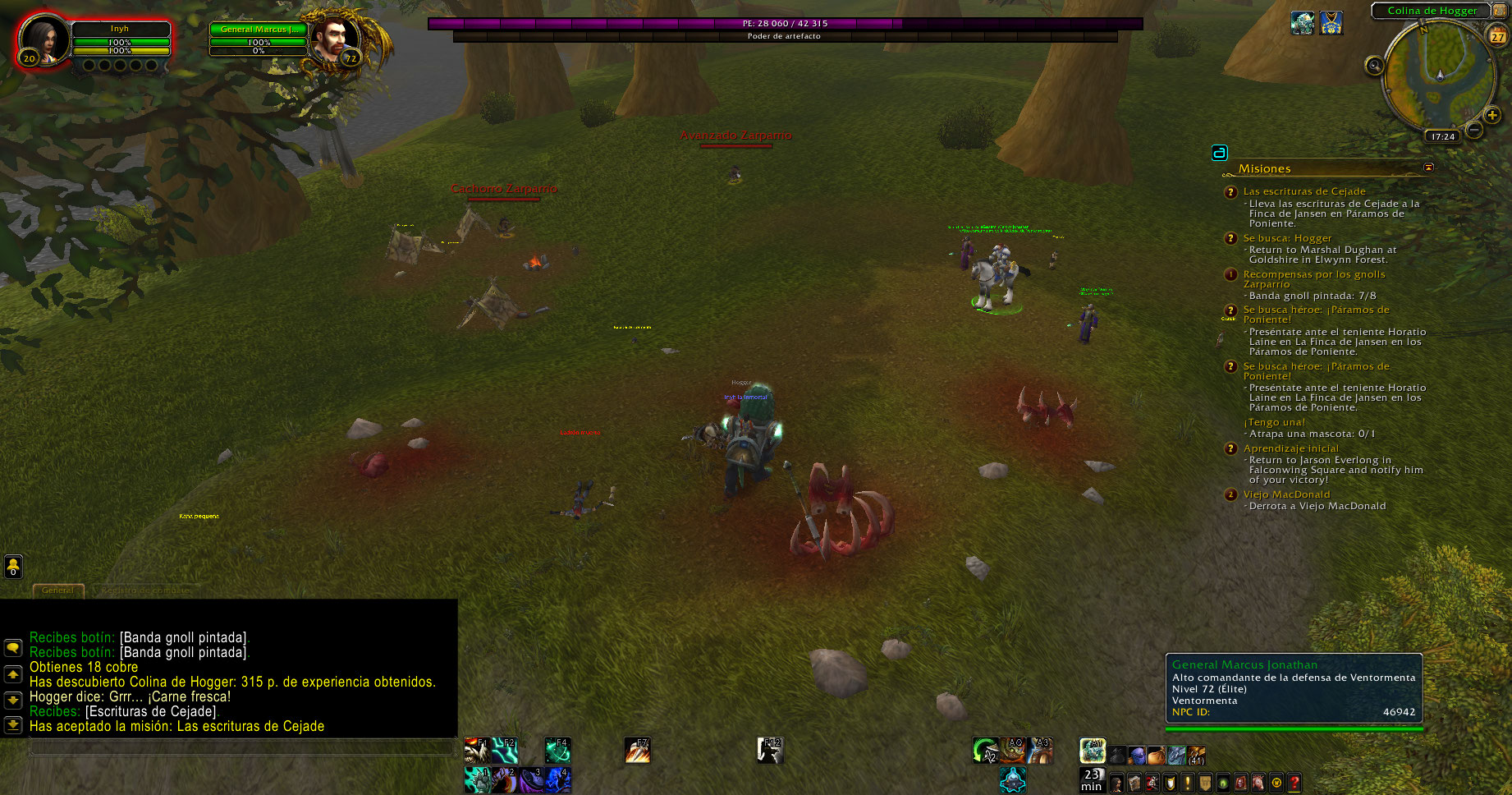1512x795 pixels.
Task: Activate the F7 claw slash ability
Action: (638, 750)
